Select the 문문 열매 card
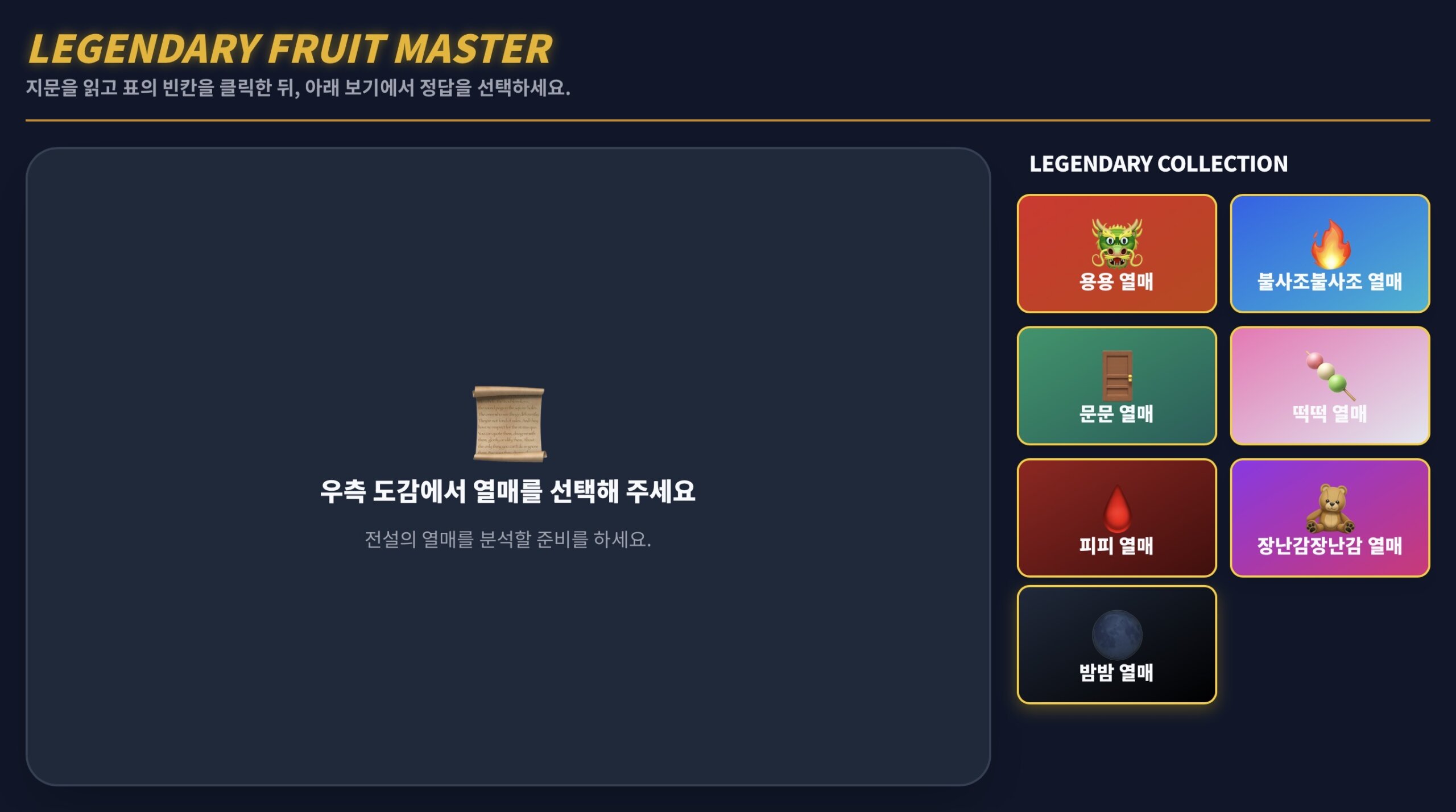 point(1116,387)
